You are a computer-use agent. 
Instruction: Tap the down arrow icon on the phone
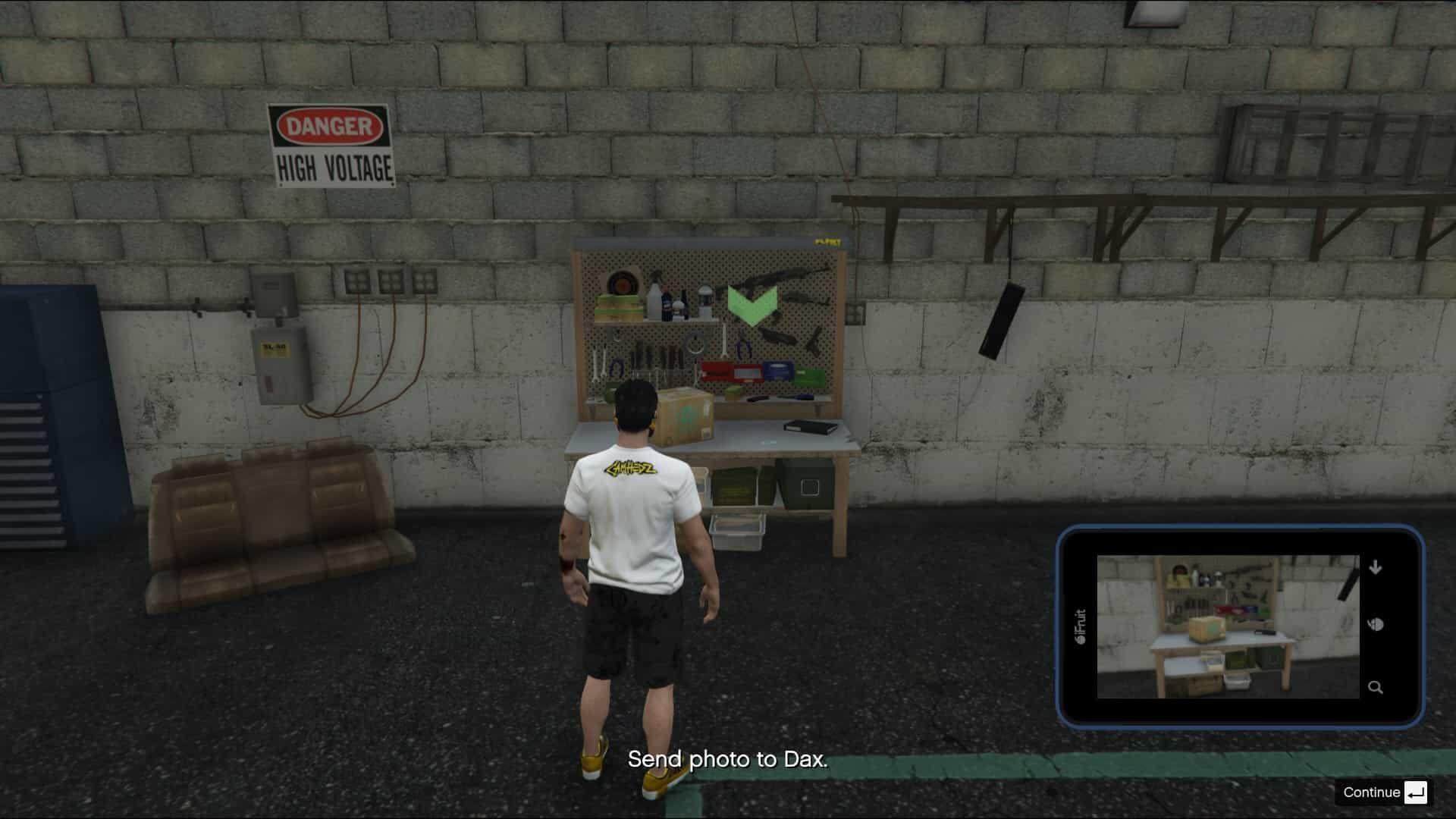(x=1376, y=567)
